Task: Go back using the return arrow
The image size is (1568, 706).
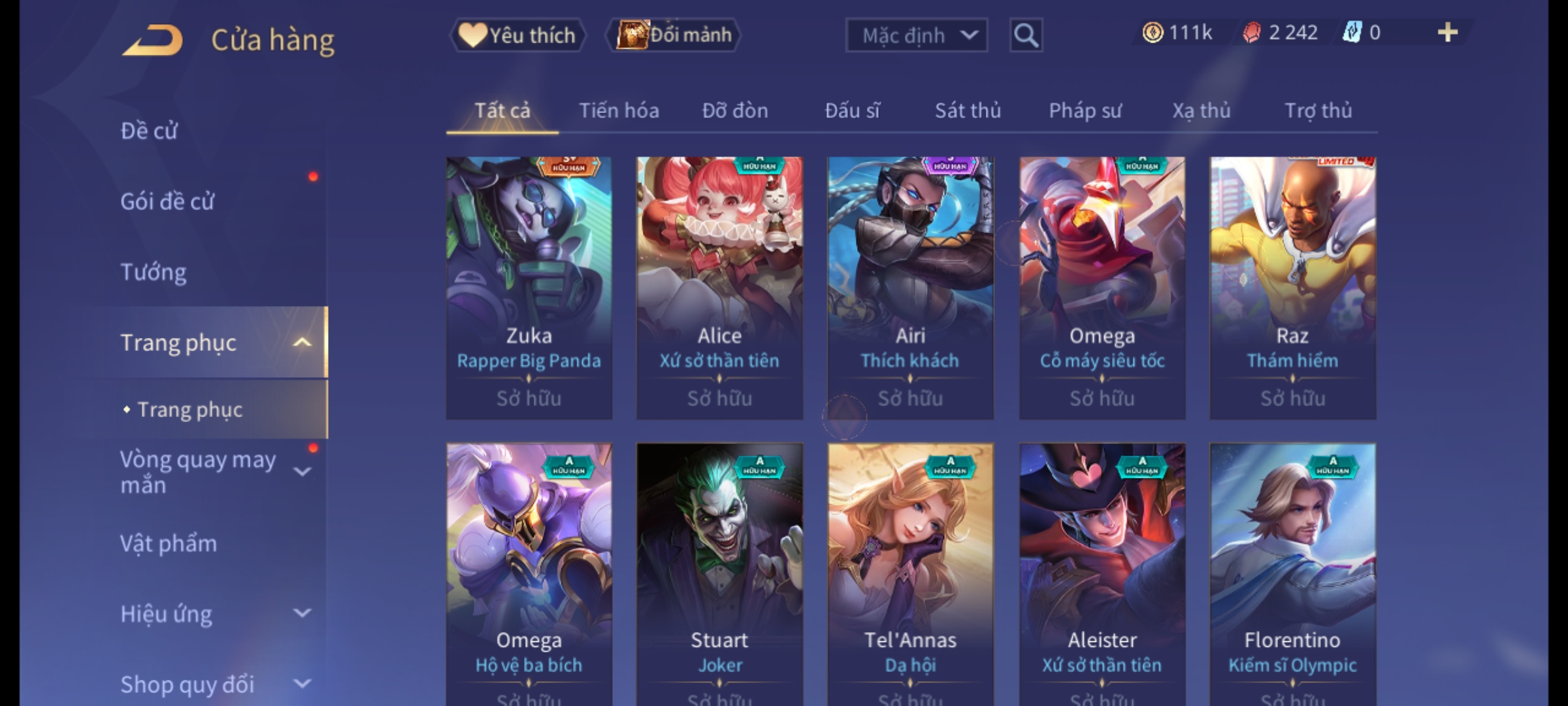Action: (152, 41)
